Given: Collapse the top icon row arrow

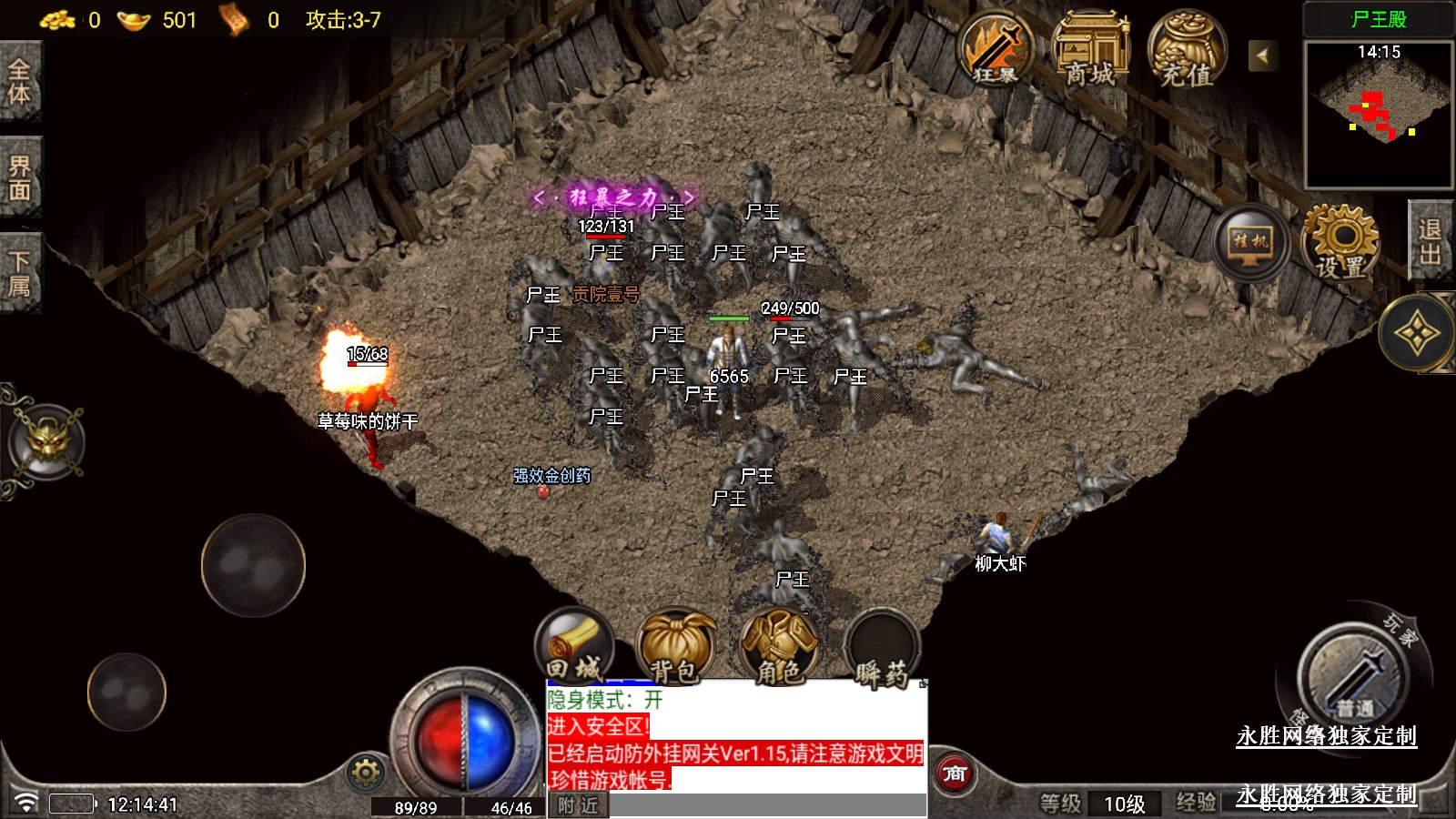Looking at the screenshot, I should [x=1262, y=56].
